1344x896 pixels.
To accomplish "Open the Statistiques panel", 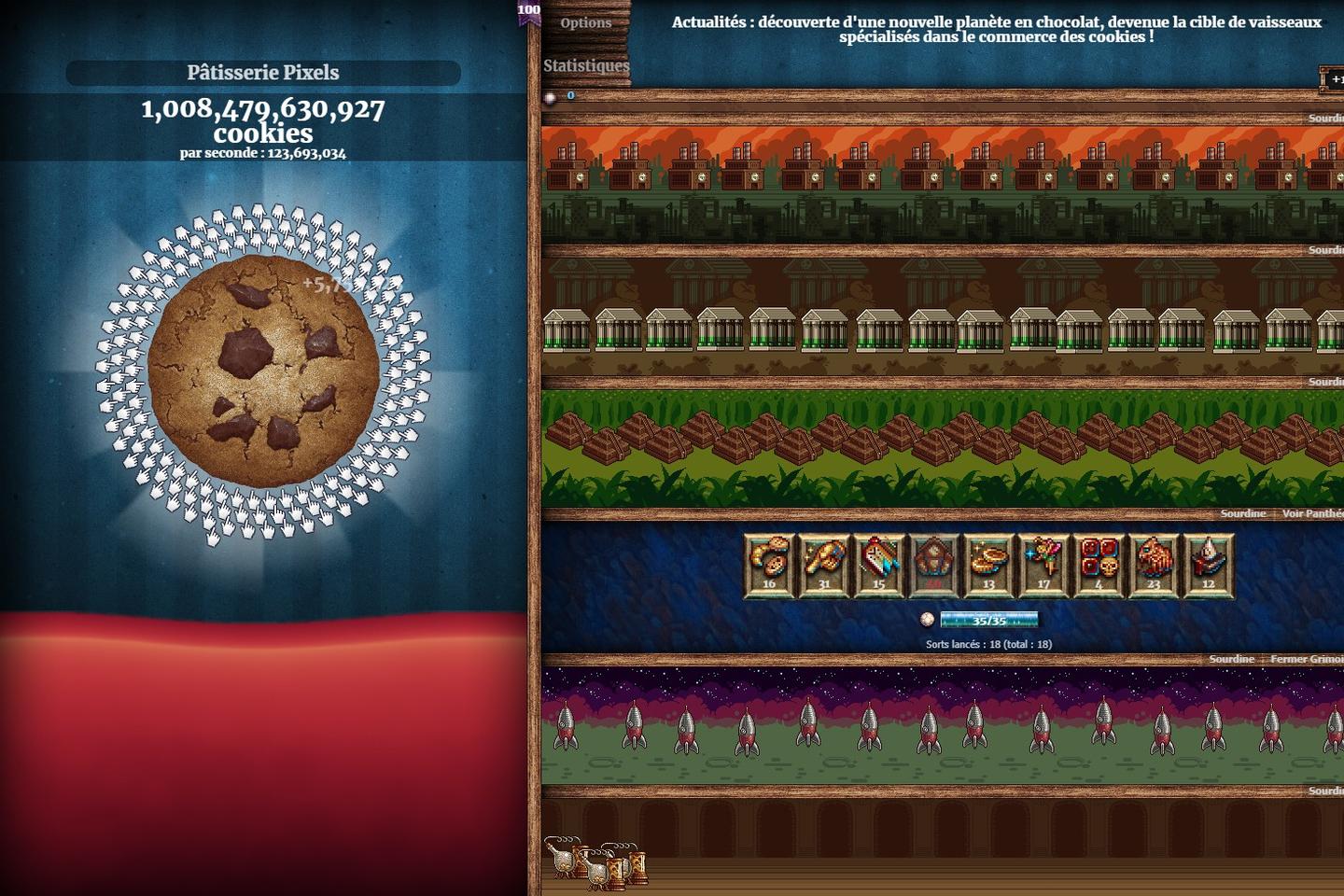I will tap(585, 65).
